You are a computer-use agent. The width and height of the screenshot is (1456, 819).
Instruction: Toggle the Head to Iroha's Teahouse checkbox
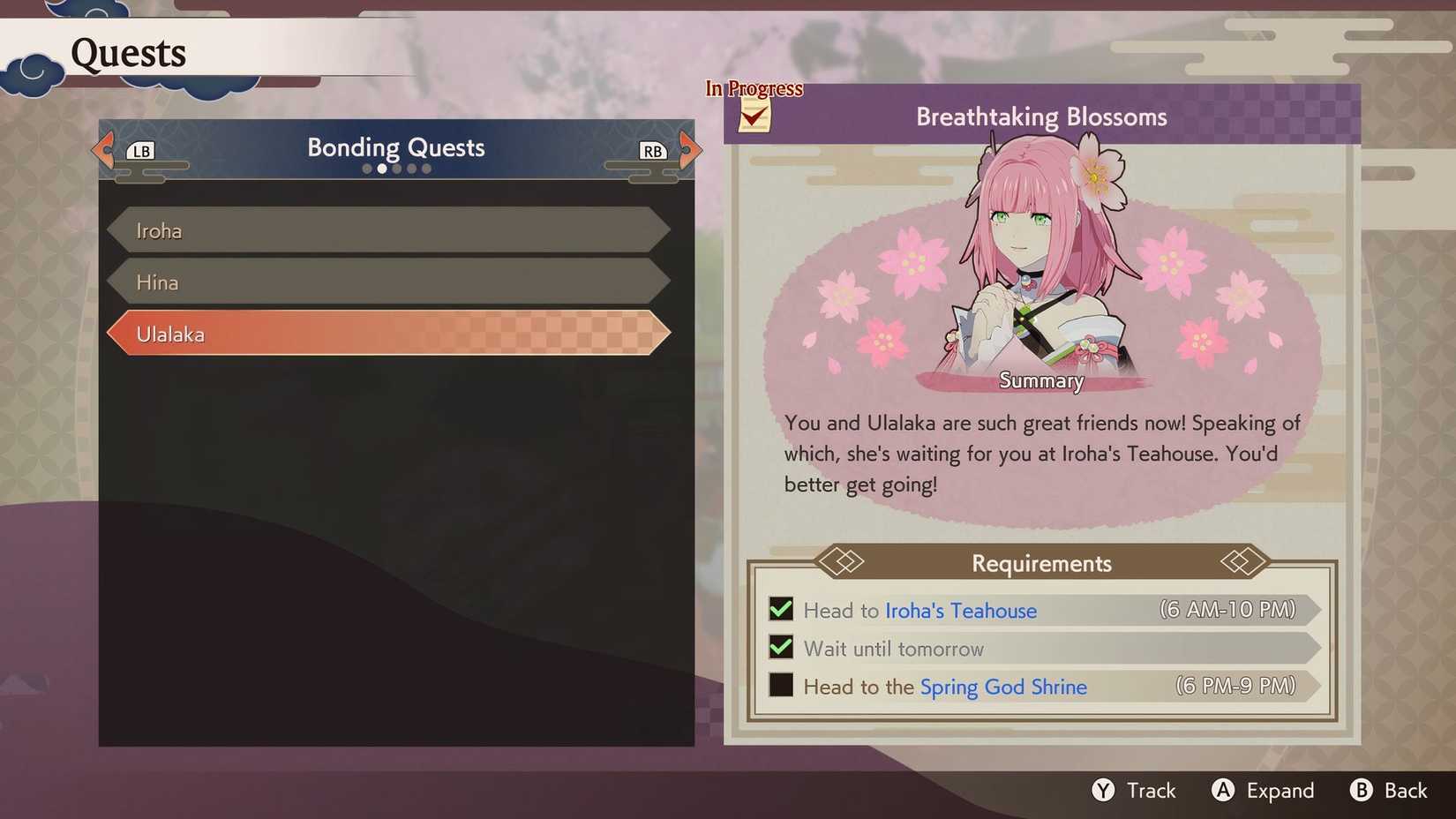click(780, 609)
